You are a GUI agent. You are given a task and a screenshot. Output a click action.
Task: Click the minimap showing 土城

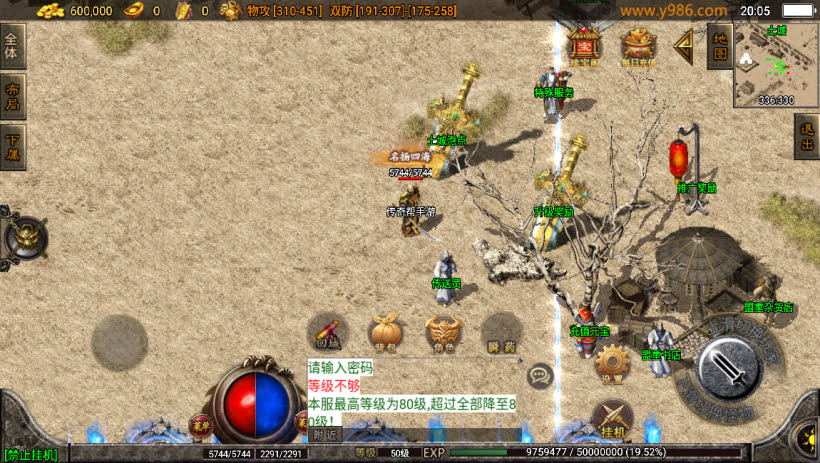[x=776, y=65]
